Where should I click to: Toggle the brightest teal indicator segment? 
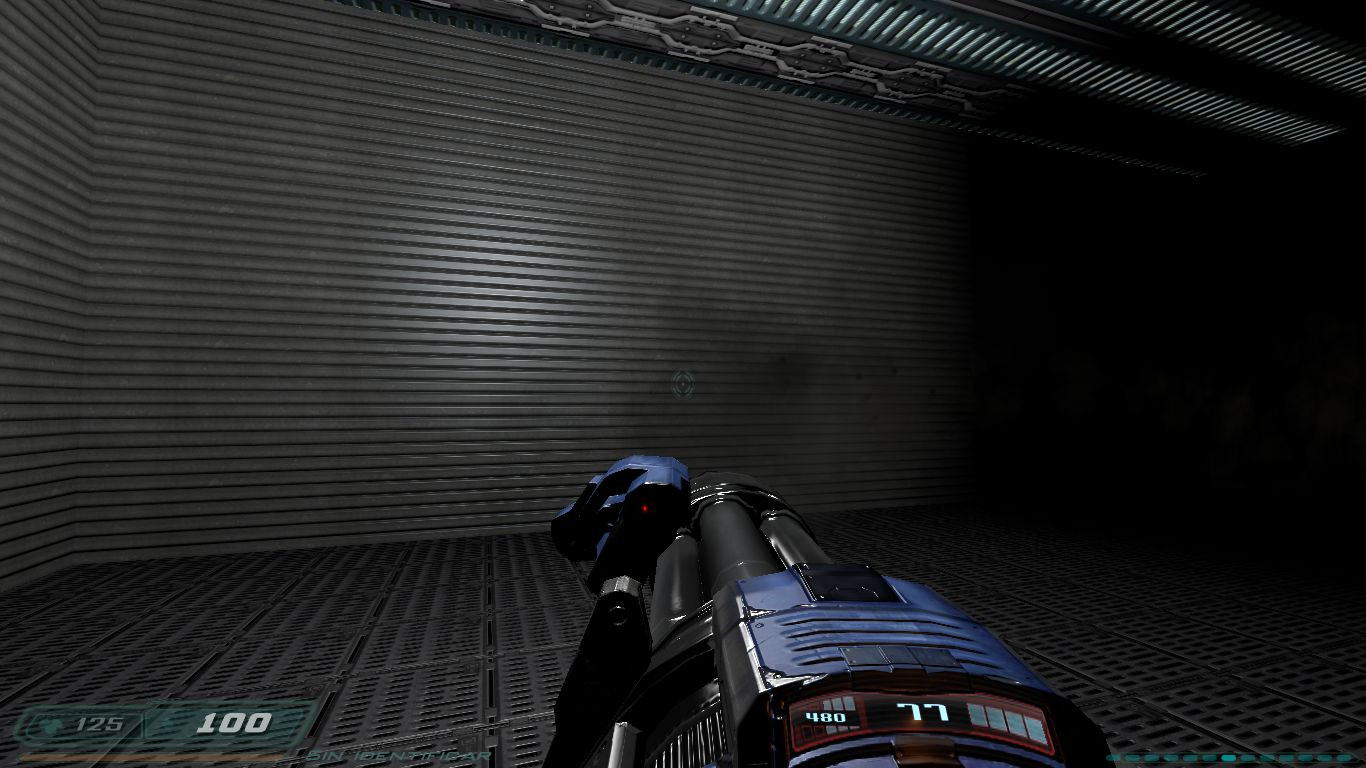click(x=1228, y=757)
